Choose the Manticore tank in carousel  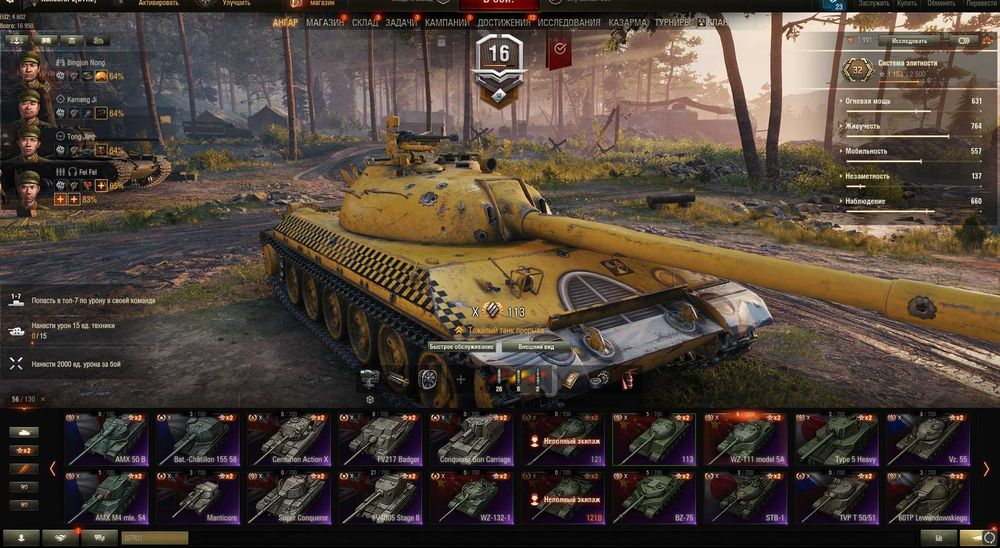(x=198, y=497)
